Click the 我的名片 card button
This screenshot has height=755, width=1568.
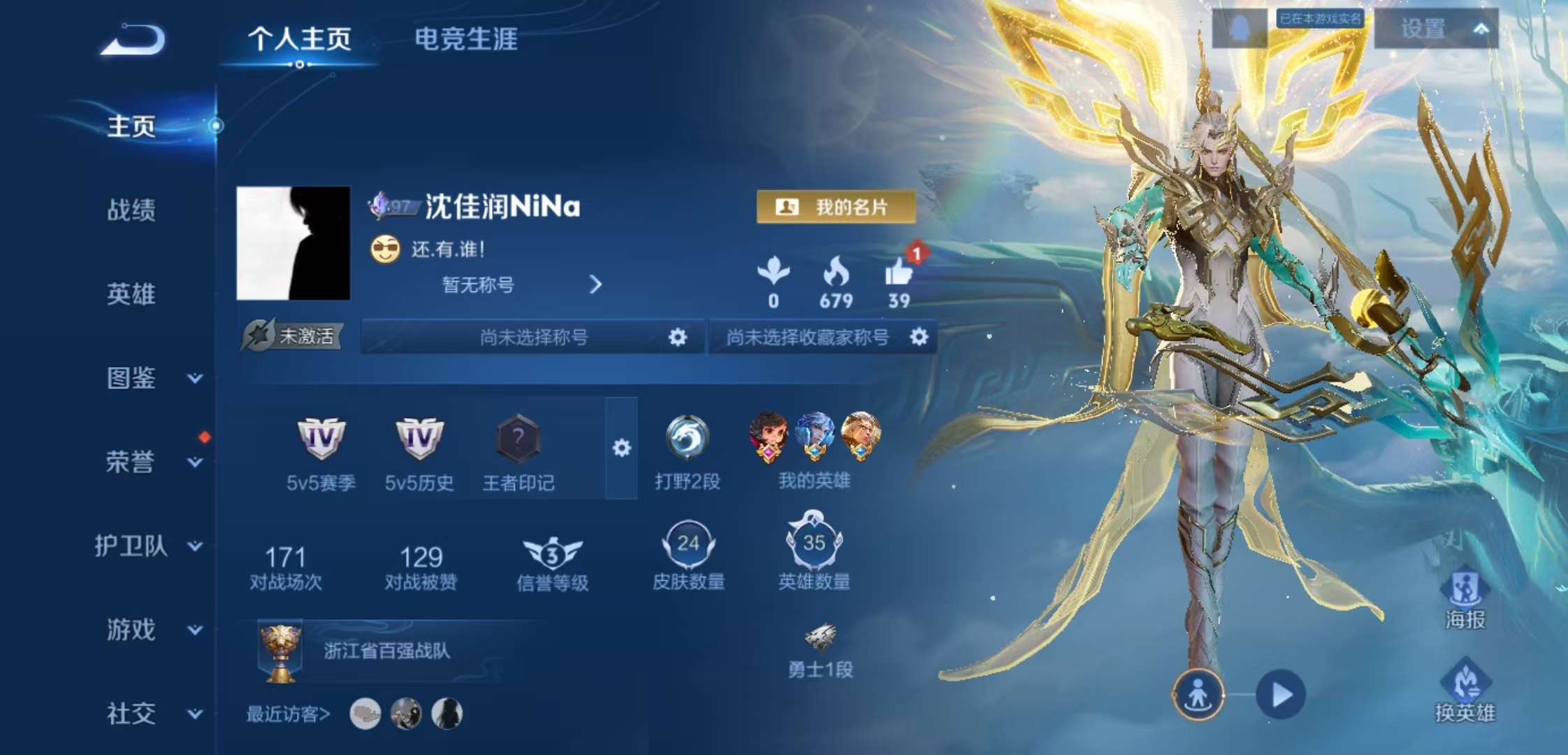(835, 206)
